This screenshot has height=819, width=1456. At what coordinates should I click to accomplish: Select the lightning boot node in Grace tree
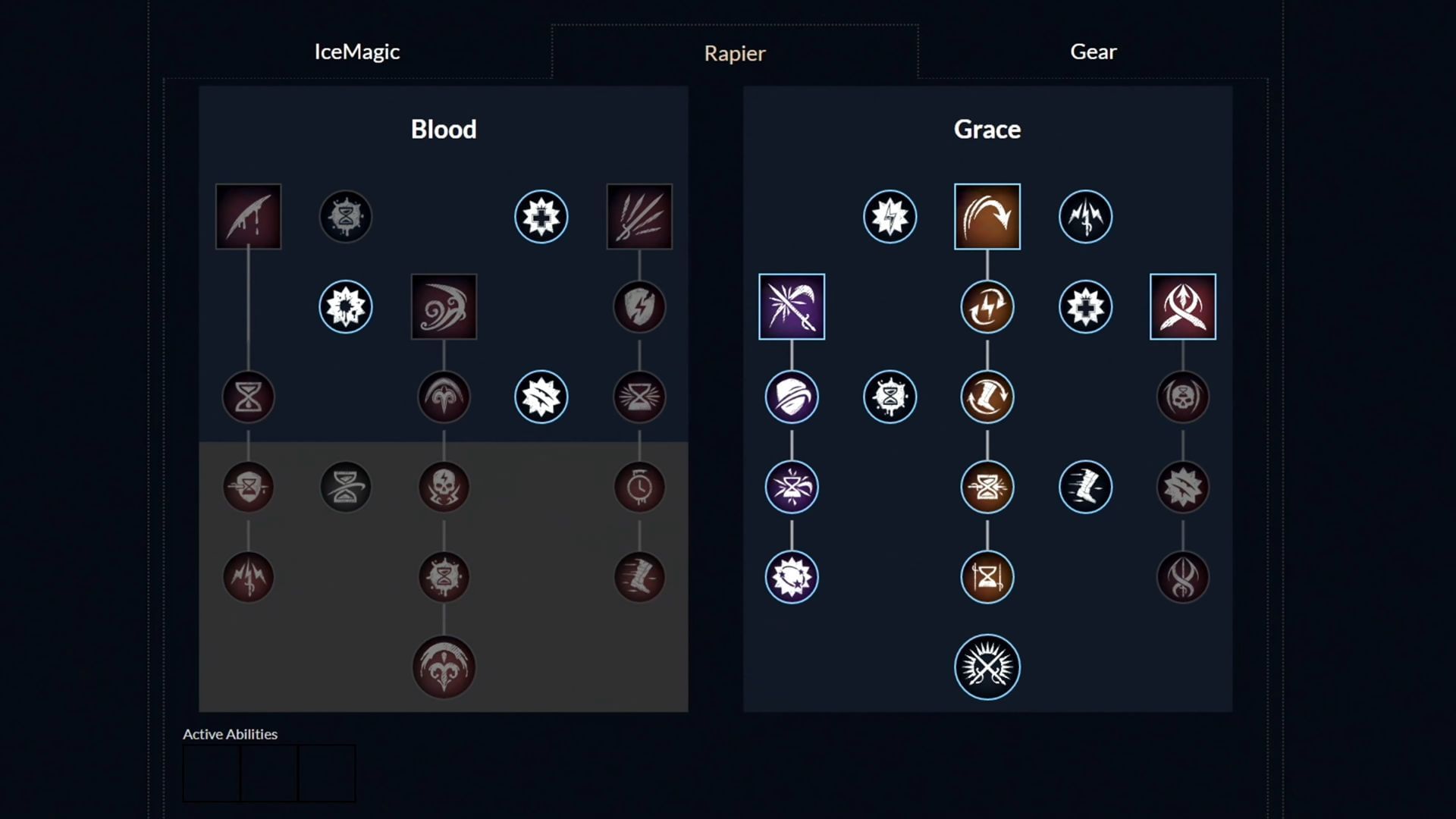[x=1085, y=487]
